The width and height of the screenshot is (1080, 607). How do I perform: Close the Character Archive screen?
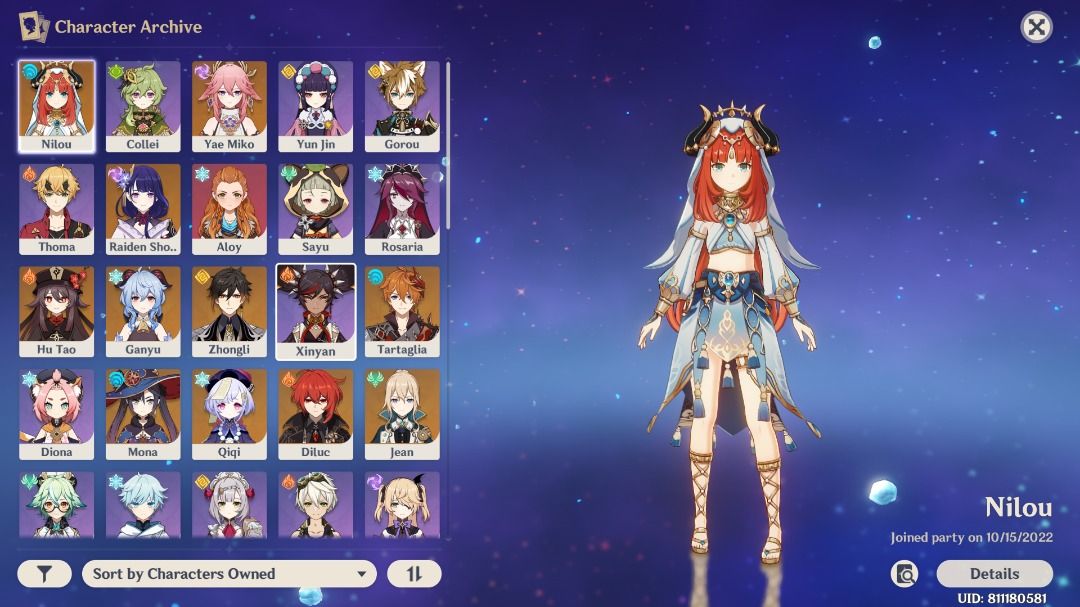pyautogui.click(x=1036, y=27)
